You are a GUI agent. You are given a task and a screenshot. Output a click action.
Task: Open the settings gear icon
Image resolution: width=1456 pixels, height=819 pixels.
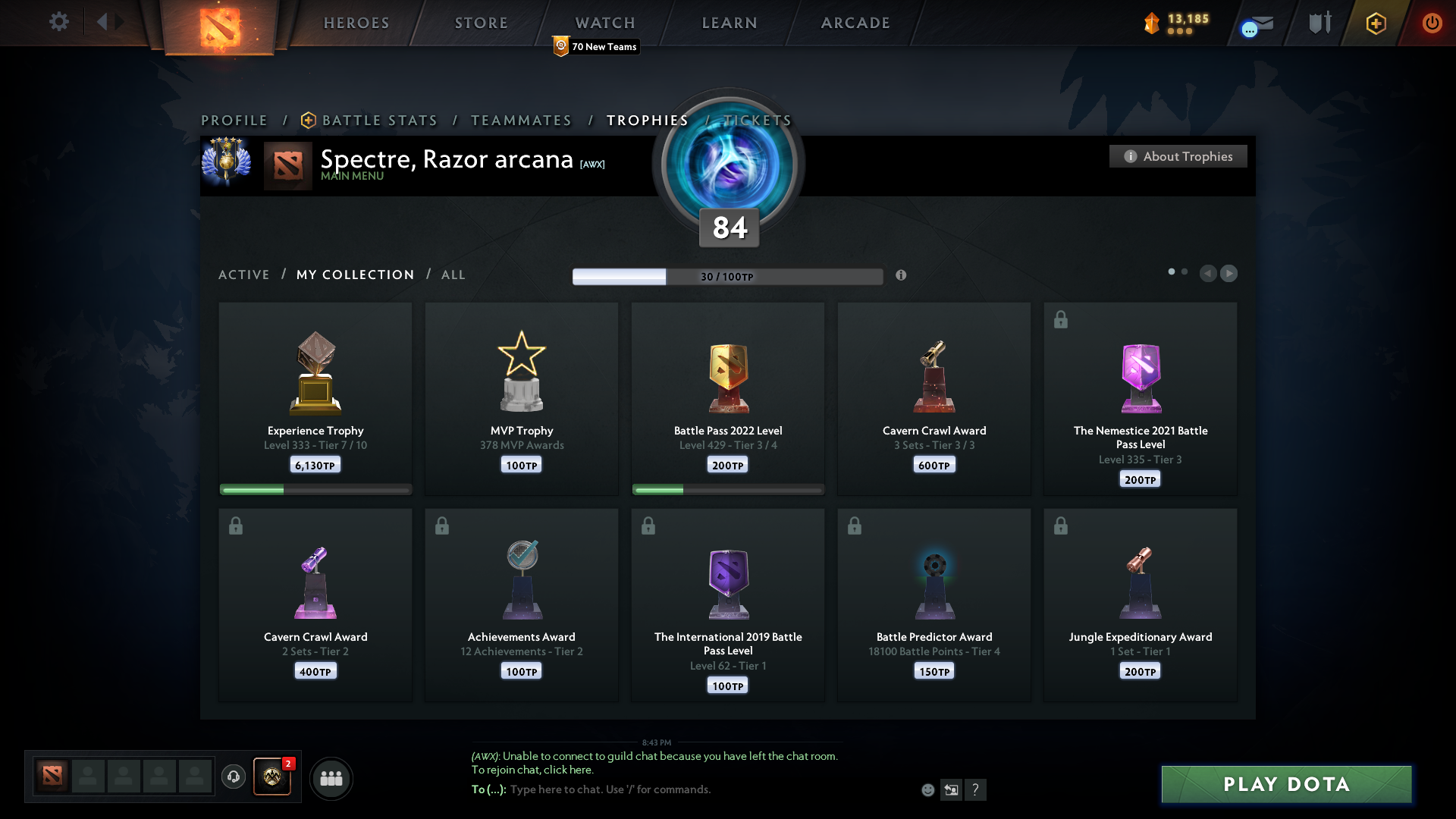(58, 22)
